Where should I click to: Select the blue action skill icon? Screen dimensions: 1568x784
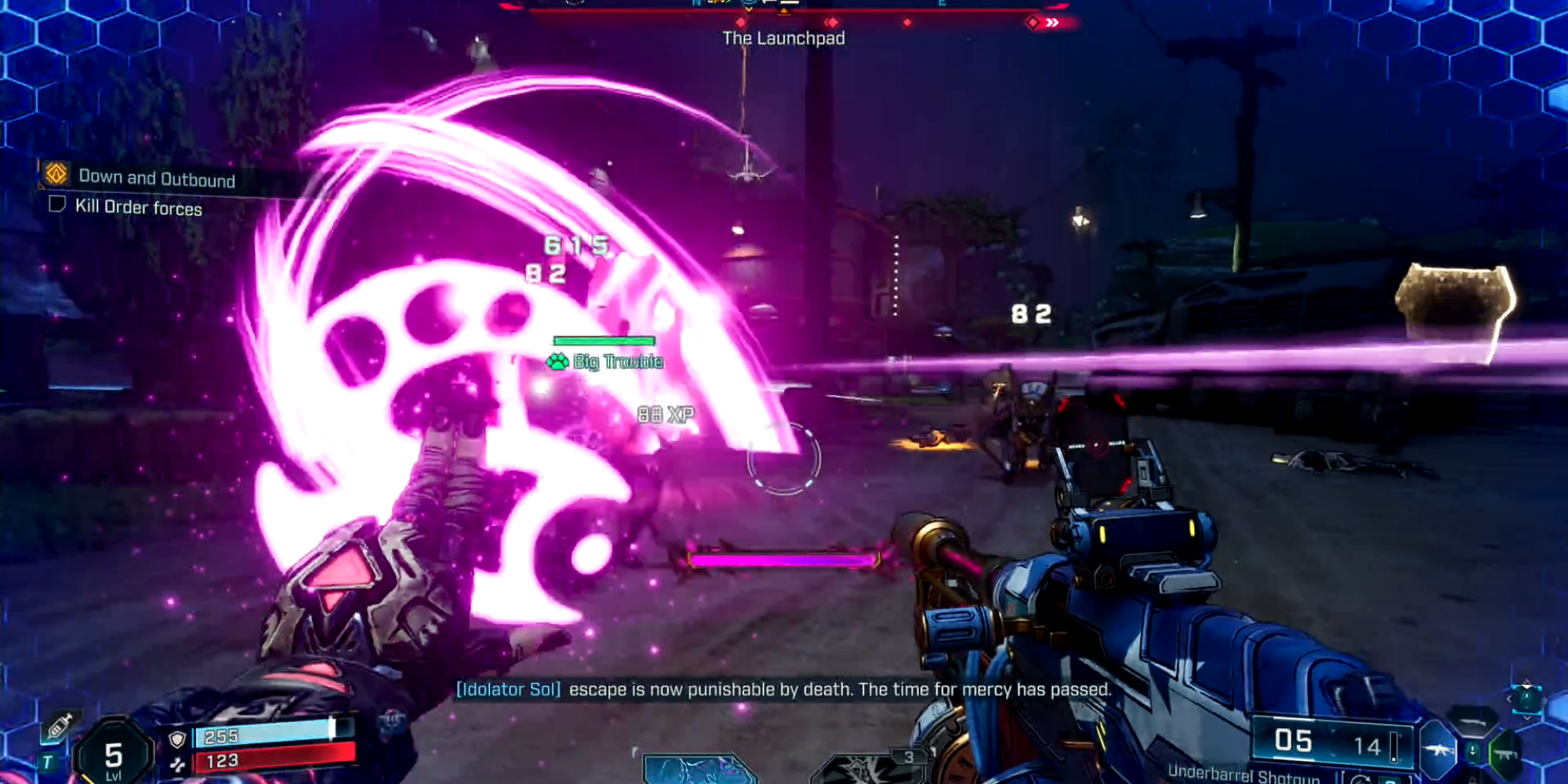click(698, 768)
